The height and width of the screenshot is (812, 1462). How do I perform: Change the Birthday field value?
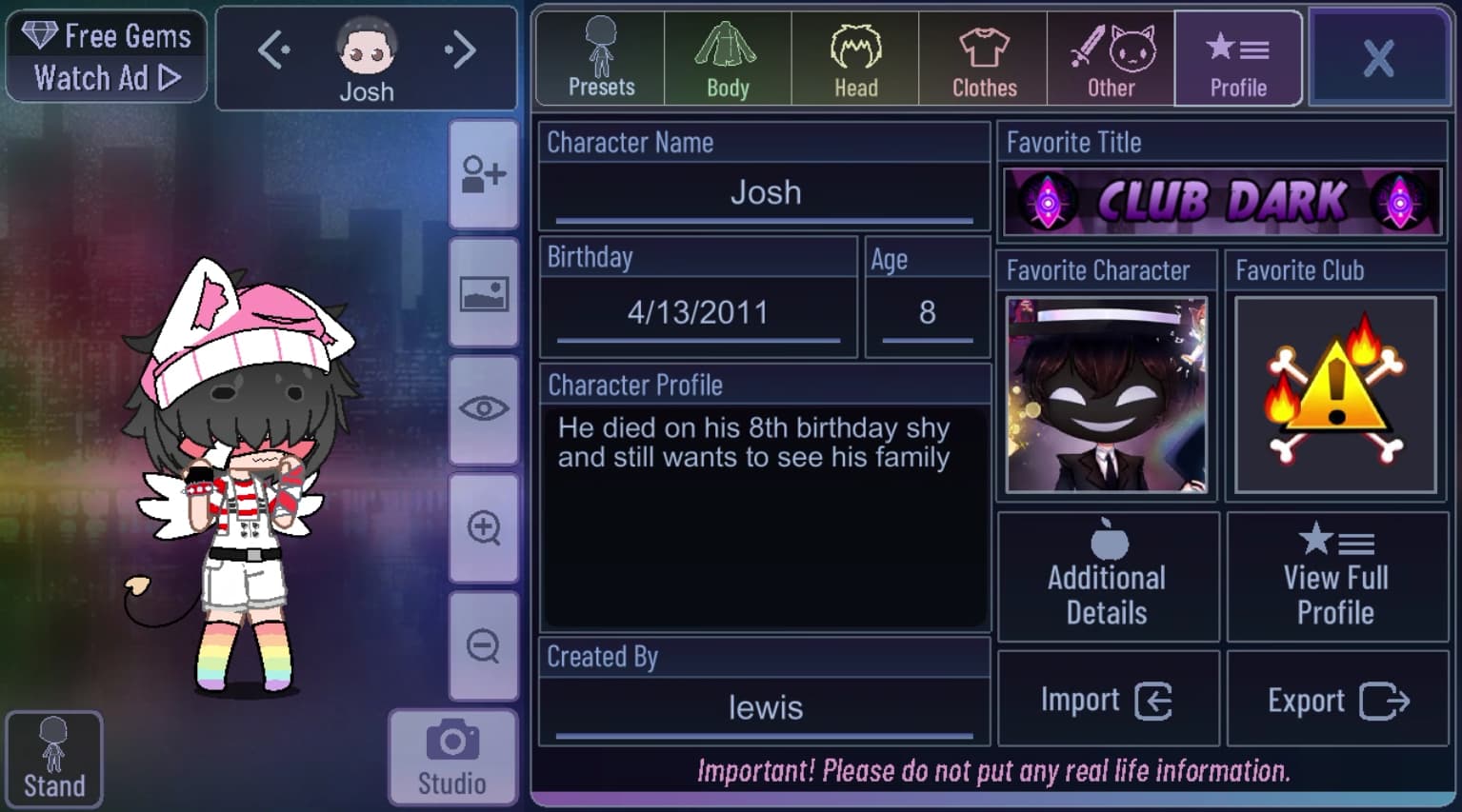coord(698,312)
